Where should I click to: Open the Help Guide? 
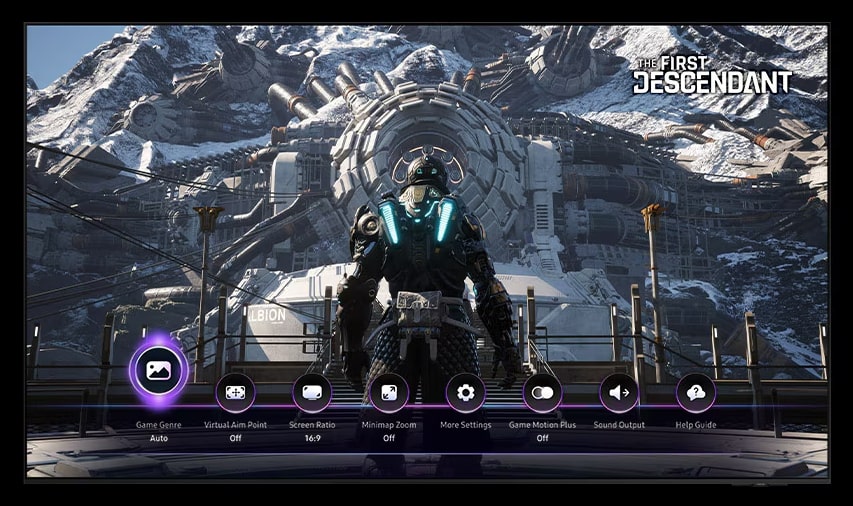click(695, 393)
